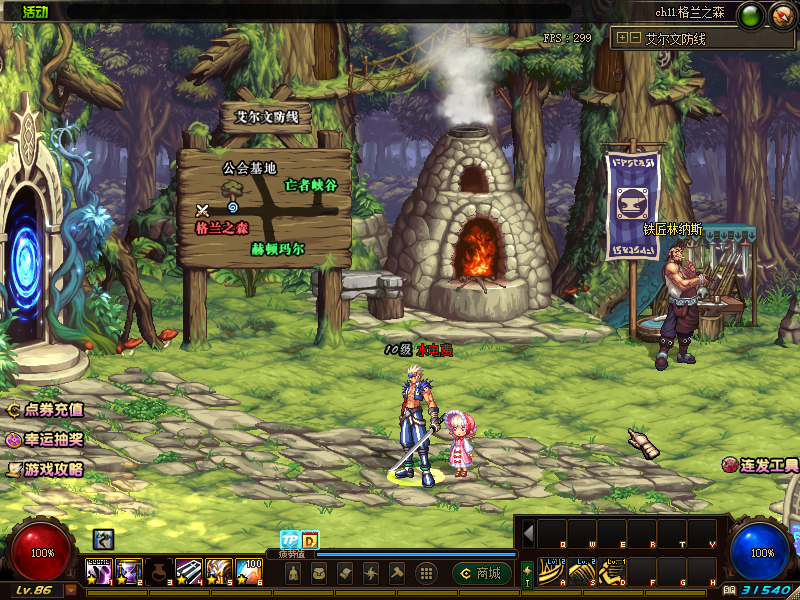Activate the skill assigned to key S
The width and height of the screenshot is (800, 600).
point(581,569)
